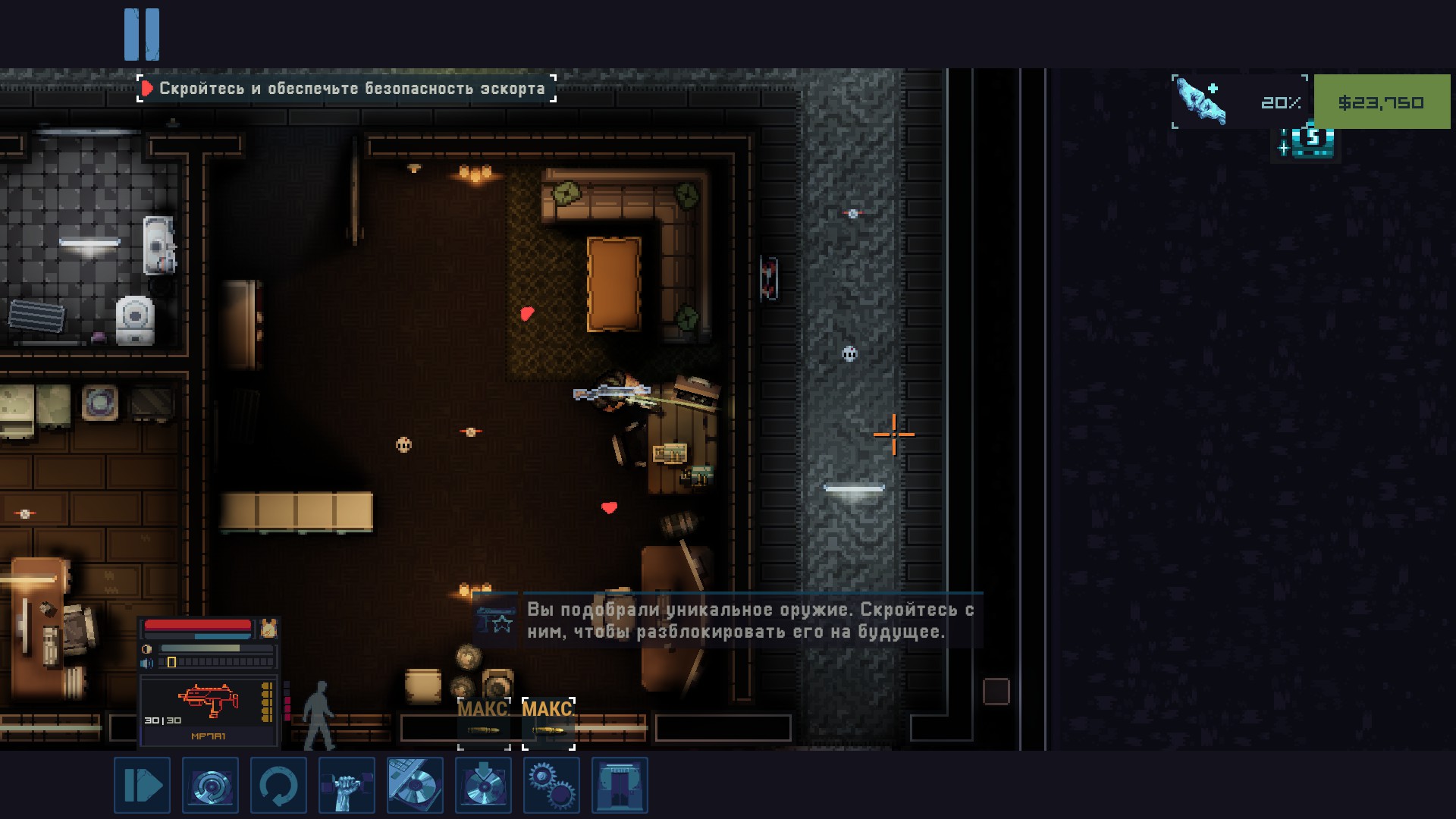Select the fist with dumbbell button
Image resolution: width=1456 pixels, height=819 pixels.
coord(347,785)
